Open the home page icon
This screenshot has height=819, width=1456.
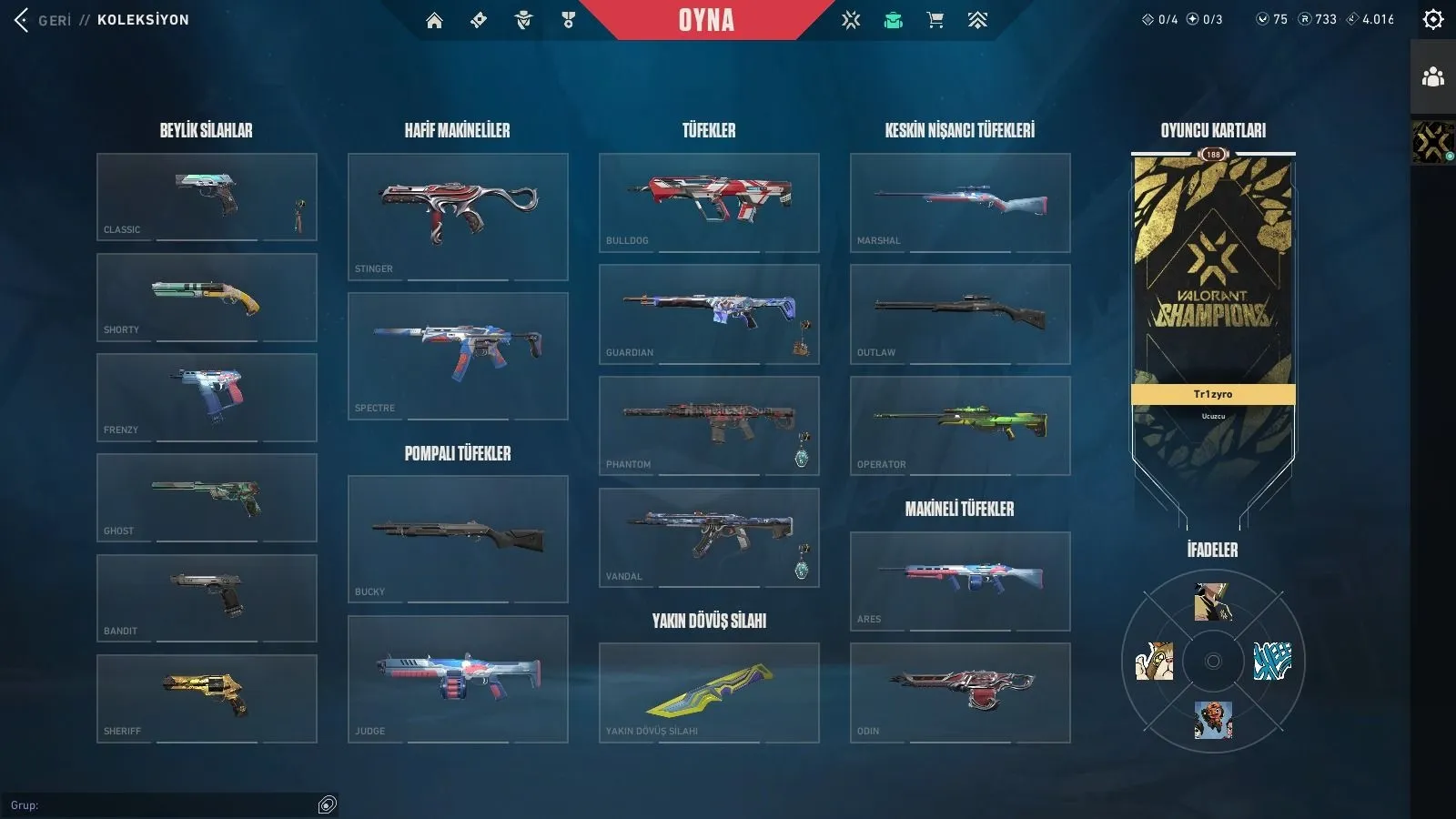click(x=434, y=20)
